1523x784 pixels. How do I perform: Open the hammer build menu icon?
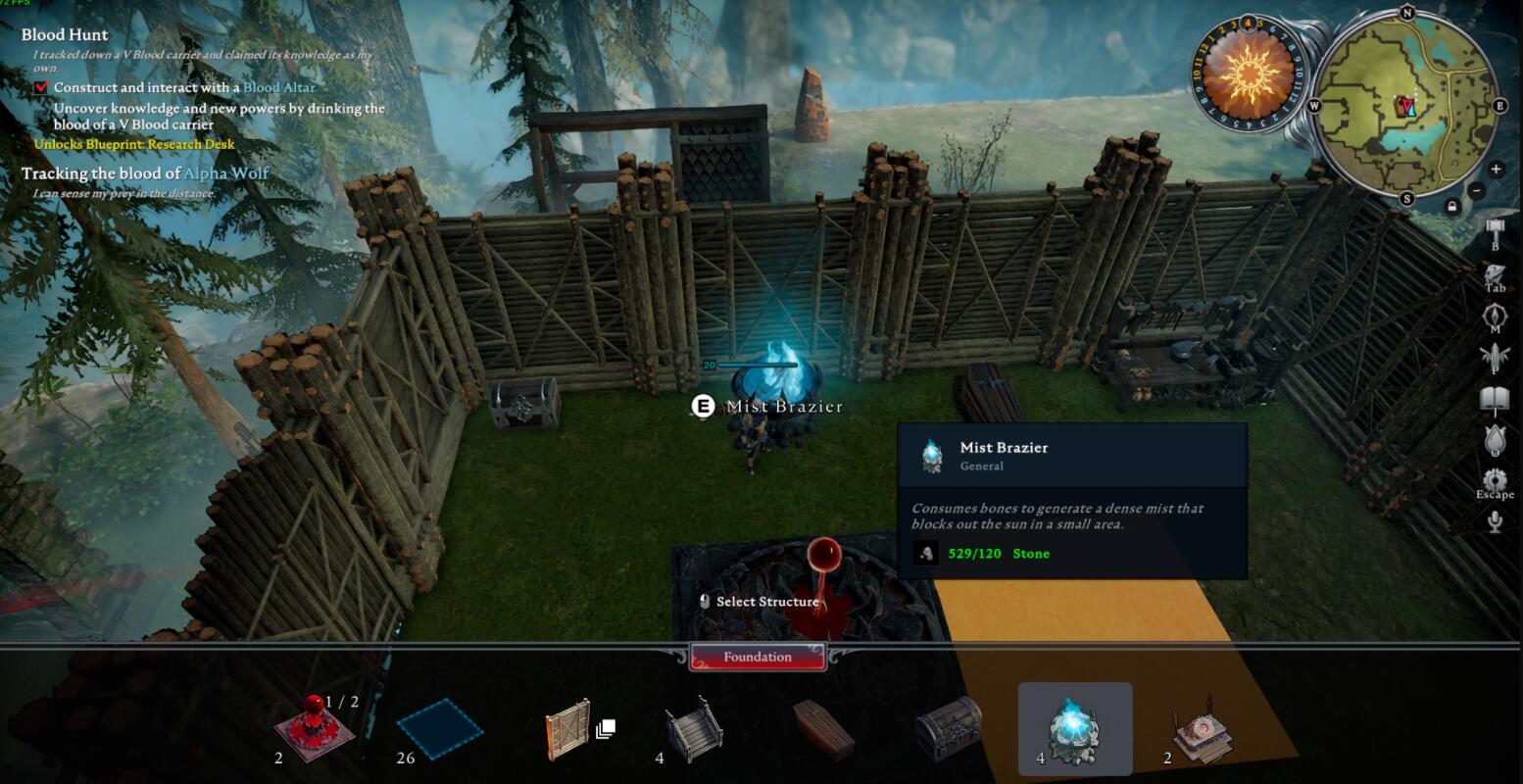coord(1495,233)
